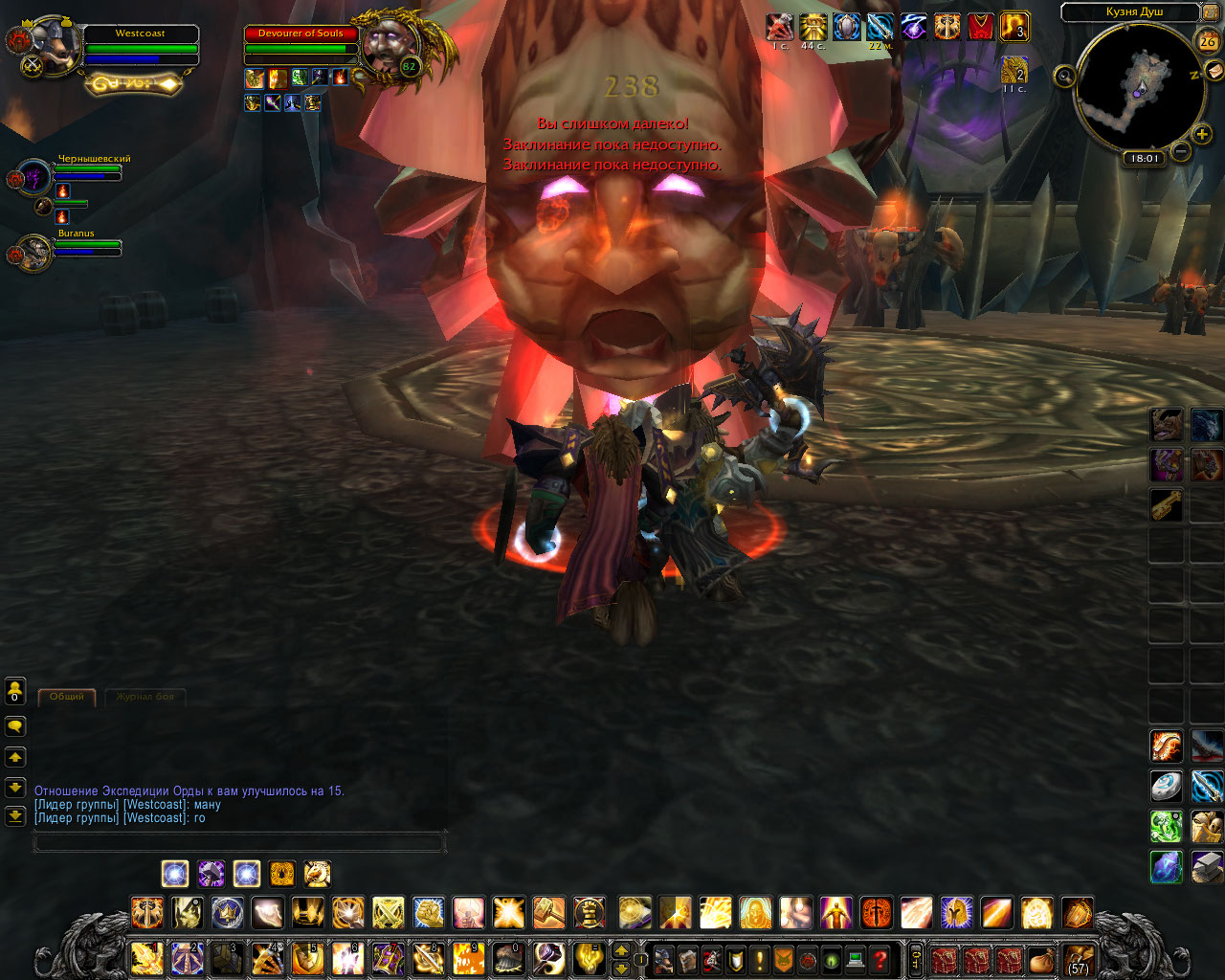
Task: Select party member Чернышевский's portrait
Action: [x=34, y=177]
